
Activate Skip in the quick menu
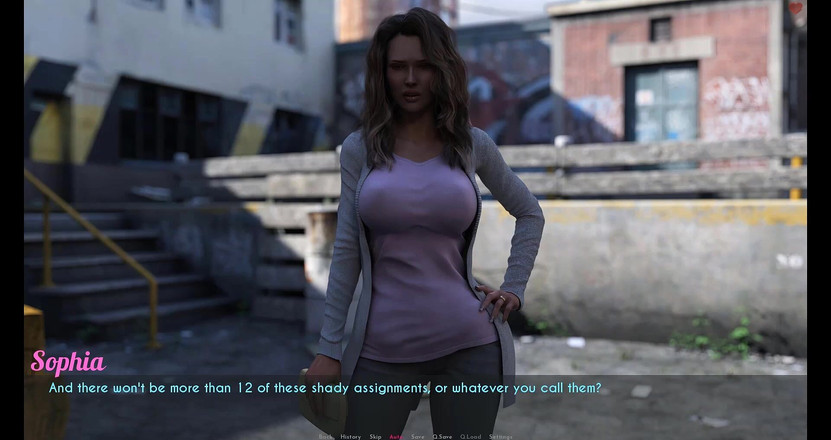[x=376, y=436]
